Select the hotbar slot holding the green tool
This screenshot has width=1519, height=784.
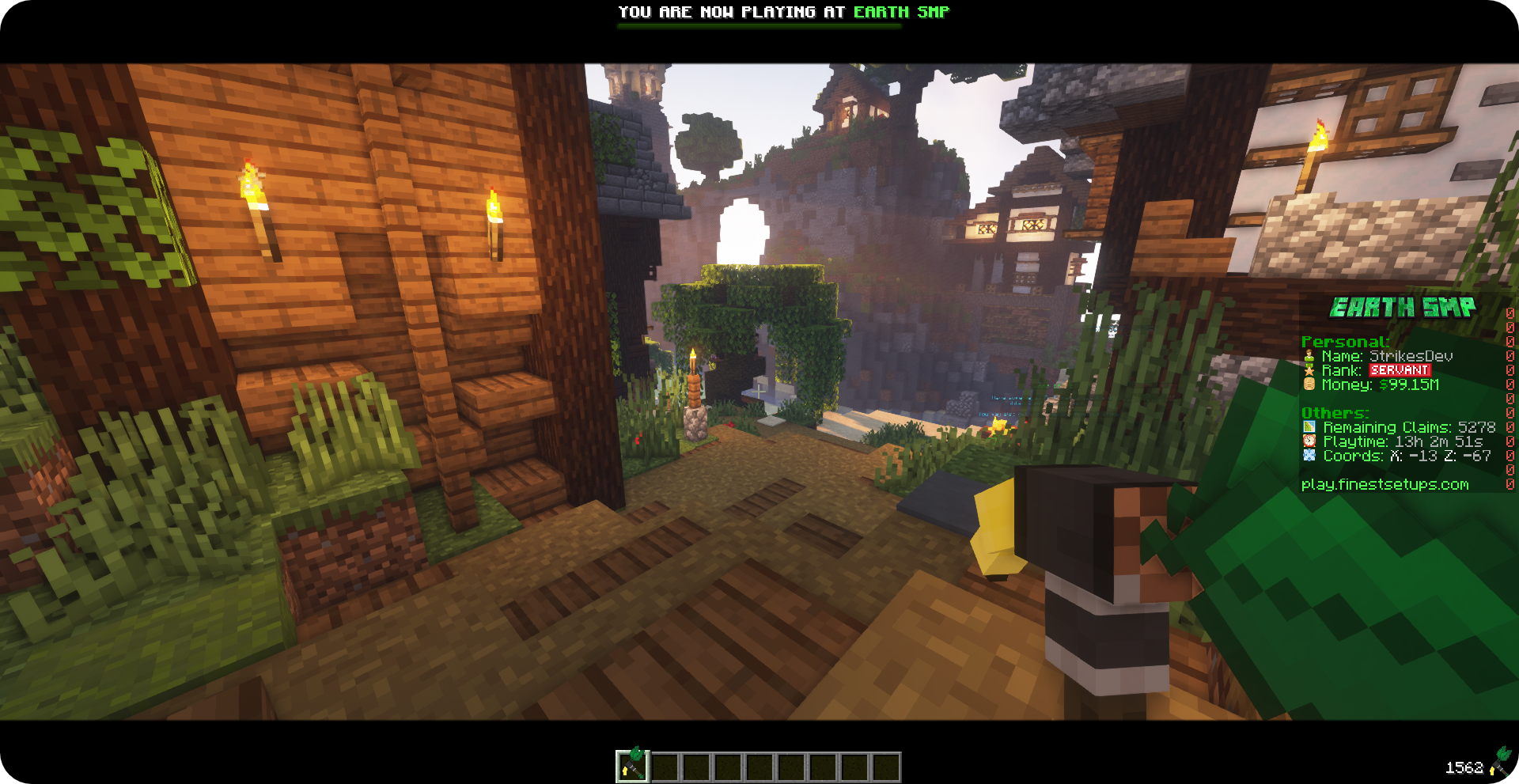pos(632,766)
